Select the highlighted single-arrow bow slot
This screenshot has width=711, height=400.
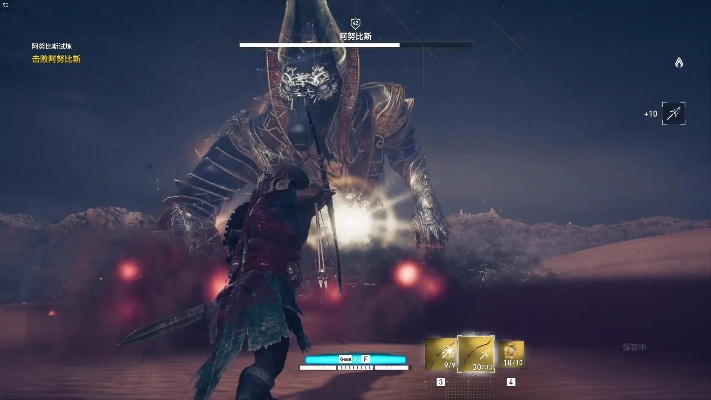tap(476, 353)
